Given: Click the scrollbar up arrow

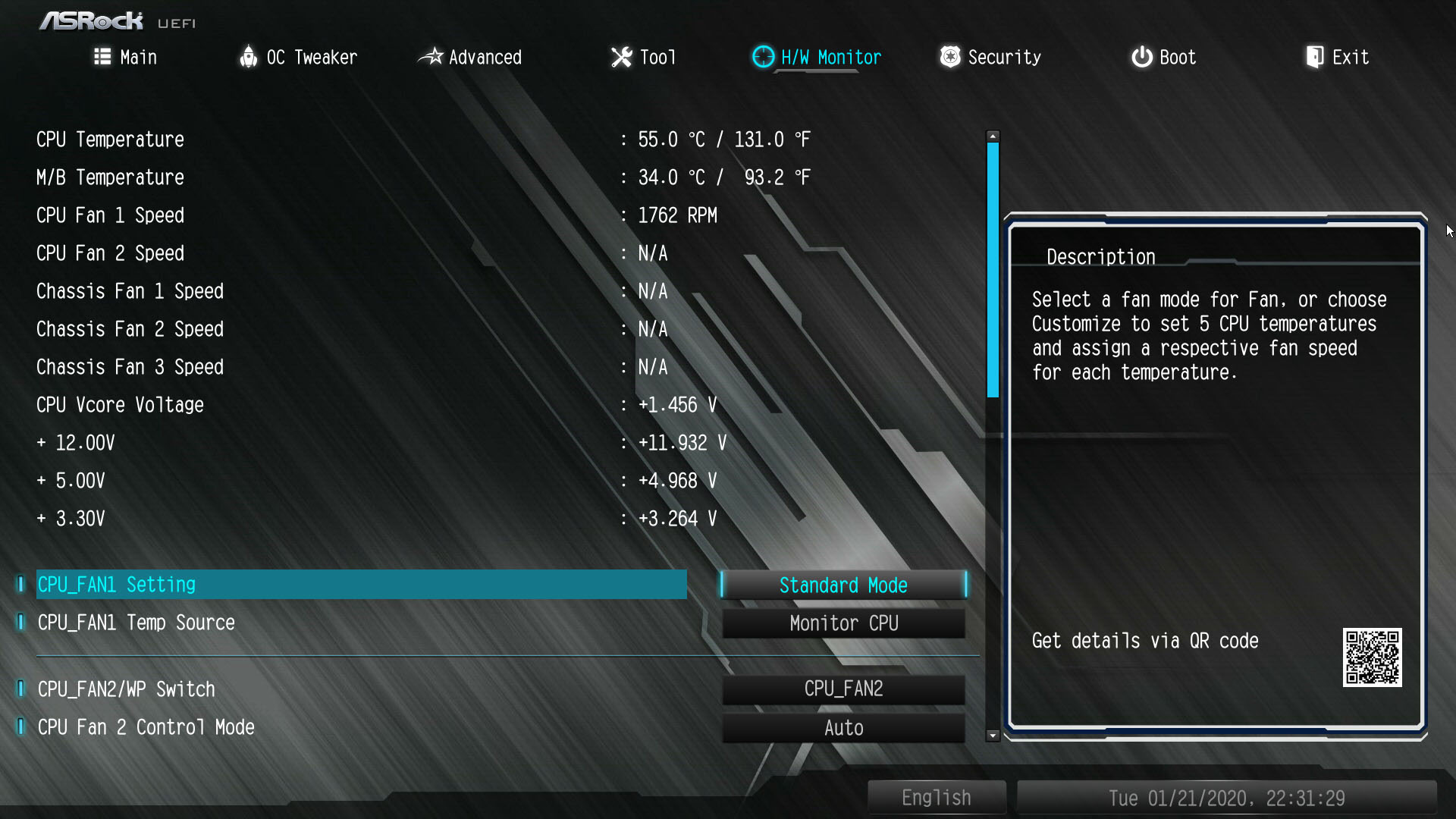Looking at the screenshot, I should (993, 136).
